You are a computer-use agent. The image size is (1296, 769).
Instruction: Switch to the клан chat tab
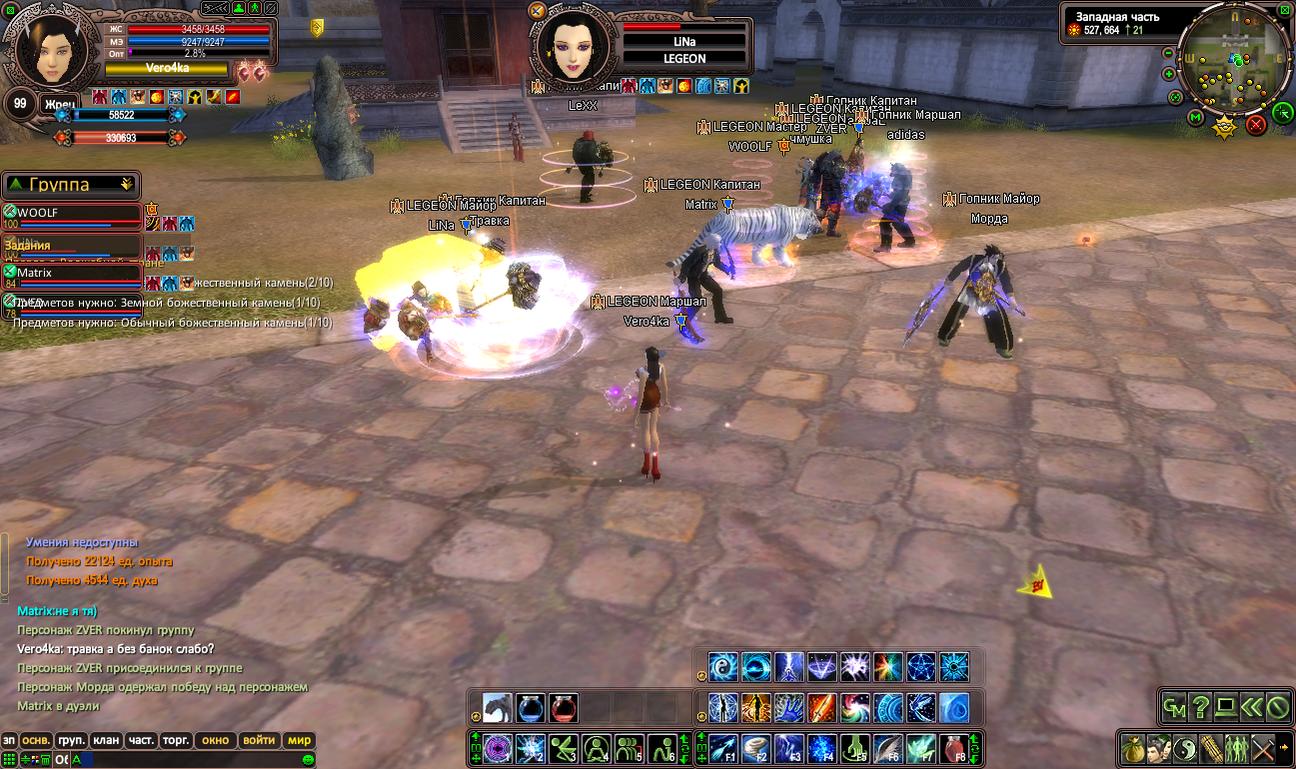pyautogui.click(x=106, y=740)
